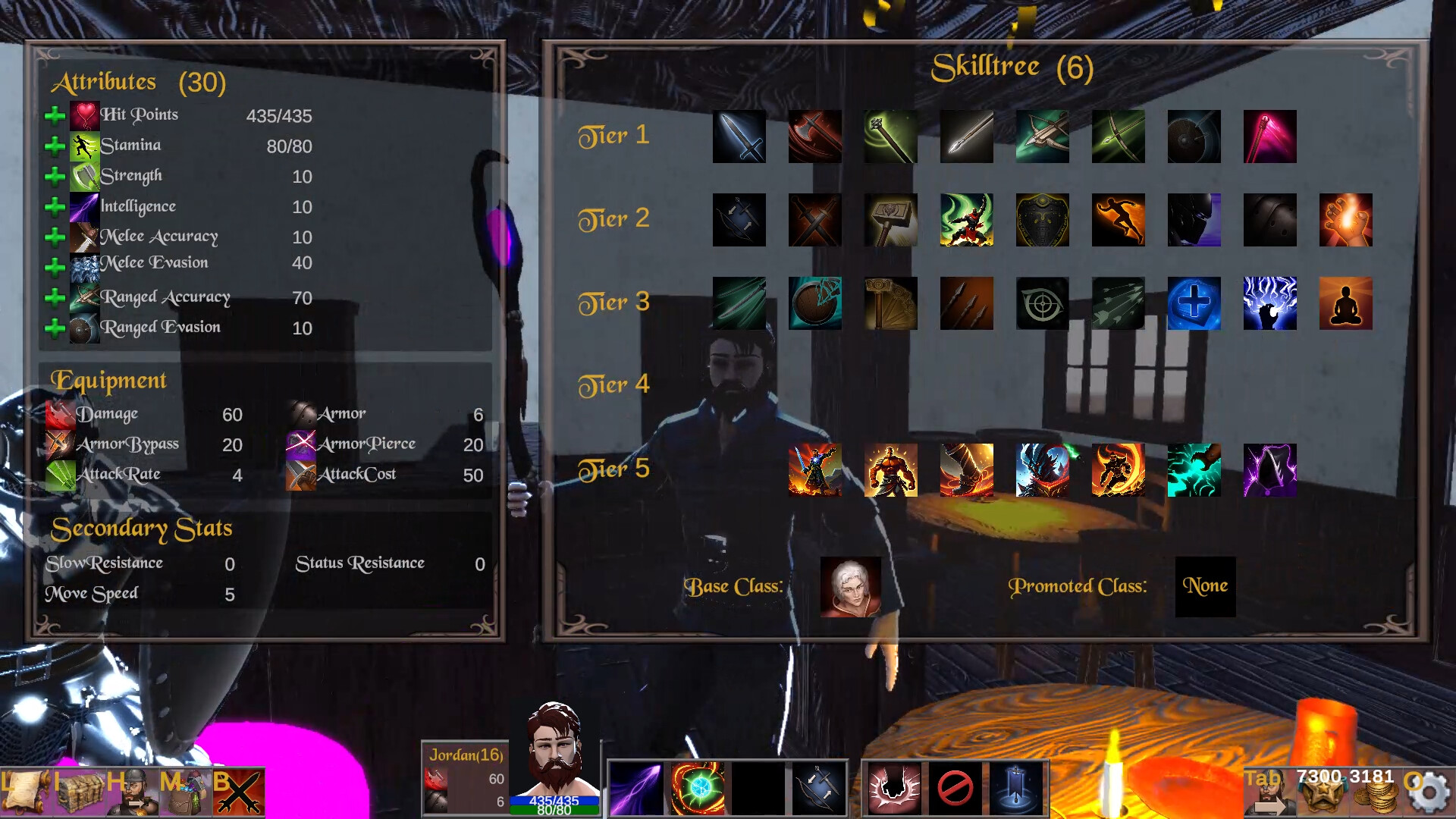
Task: Select the crossbow skill in Tier 1
Action: (x=1043, y=137)
